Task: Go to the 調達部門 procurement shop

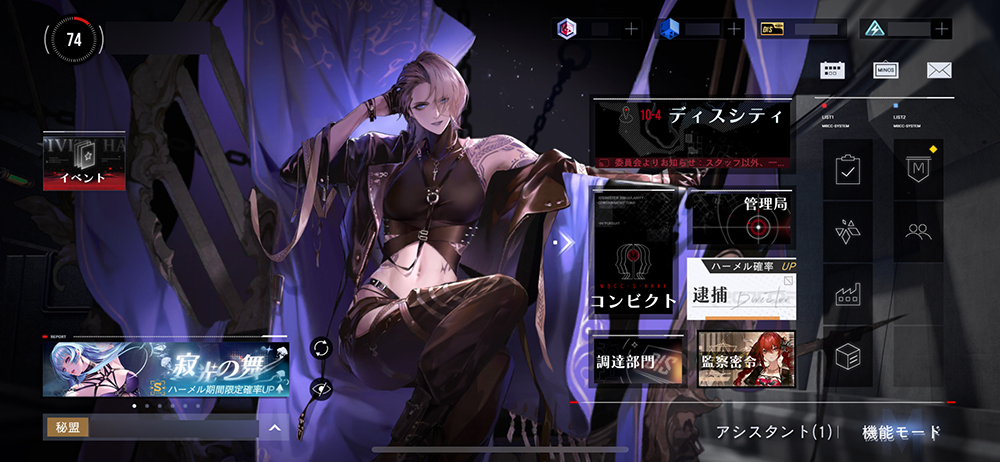Action: (636, 359)
